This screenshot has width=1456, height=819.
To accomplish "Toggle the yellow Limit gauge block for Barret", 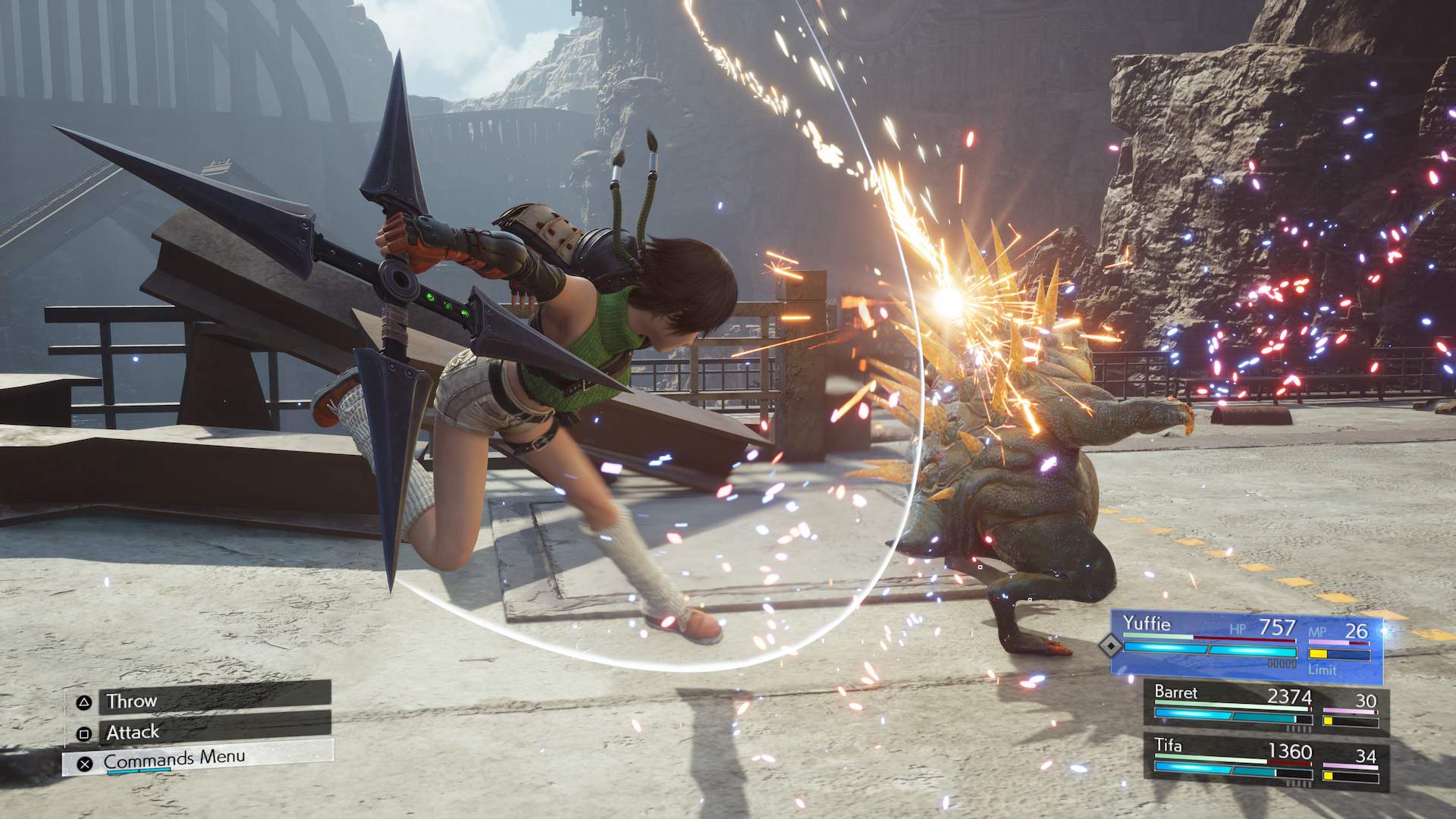I will click(x=1328, y=720).
